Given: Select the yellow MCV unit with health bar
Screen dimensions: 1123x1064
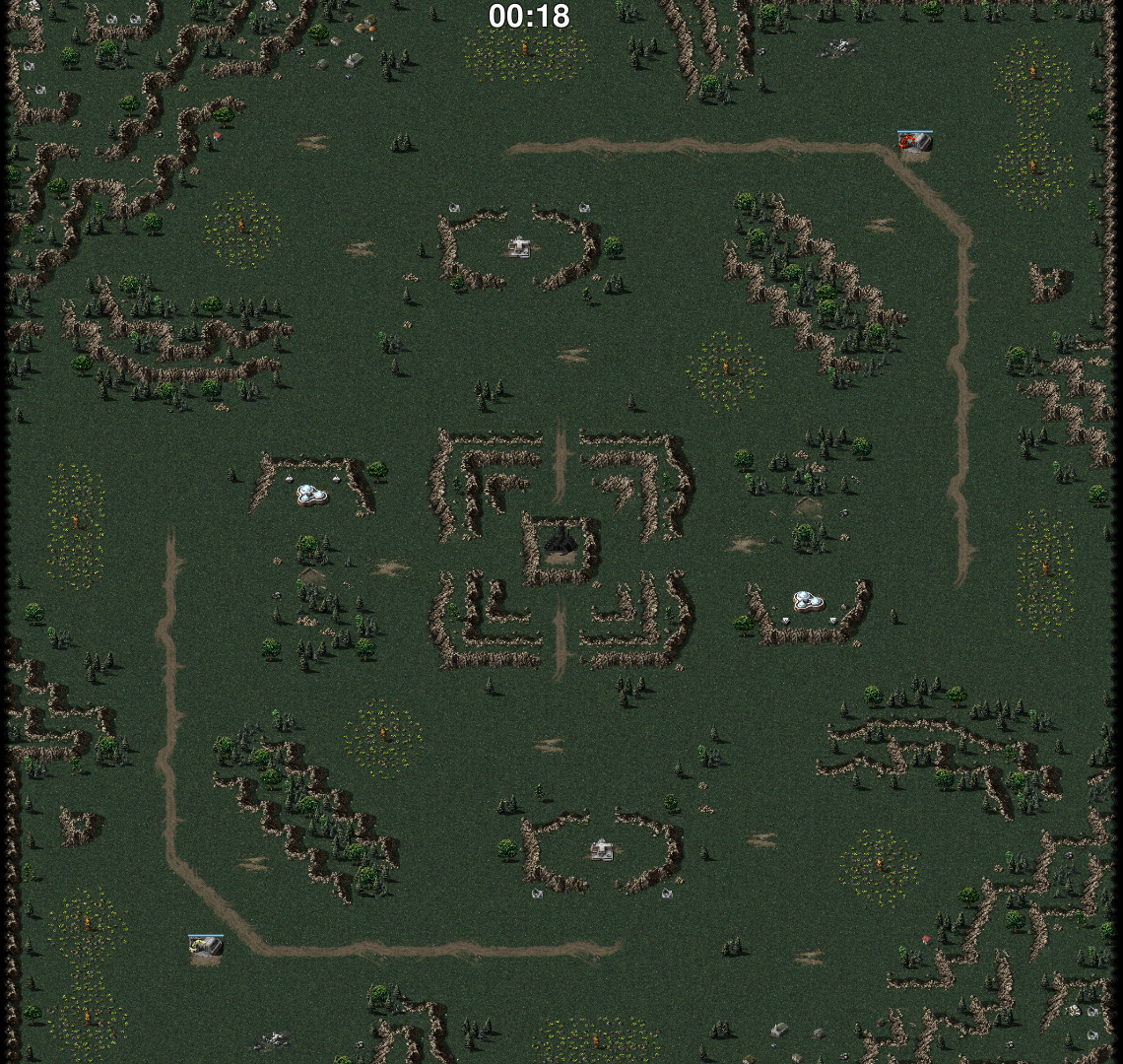Looking at the screenshot, I should pos(206,947).
